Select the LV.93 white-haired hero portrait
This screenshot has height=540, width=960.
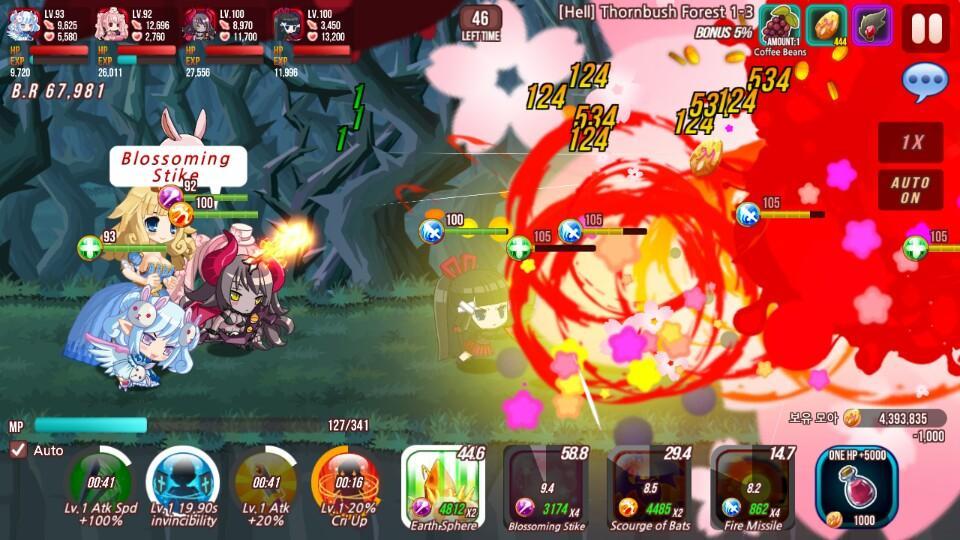25,24
